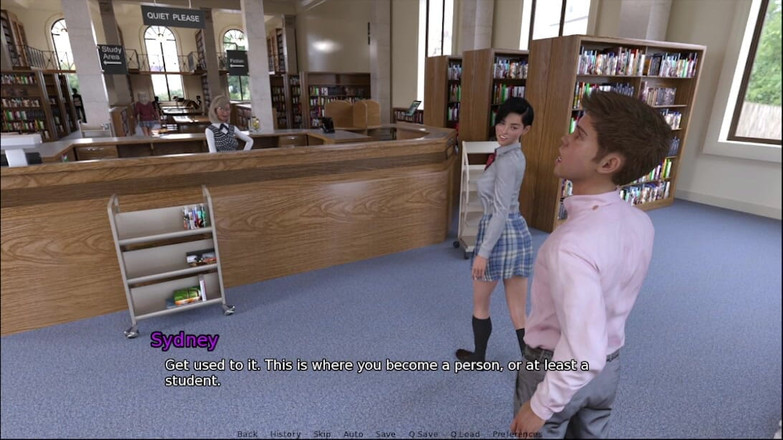Go back one dialogue line
This screenshot has width=783, height=440.
(247, 434)
